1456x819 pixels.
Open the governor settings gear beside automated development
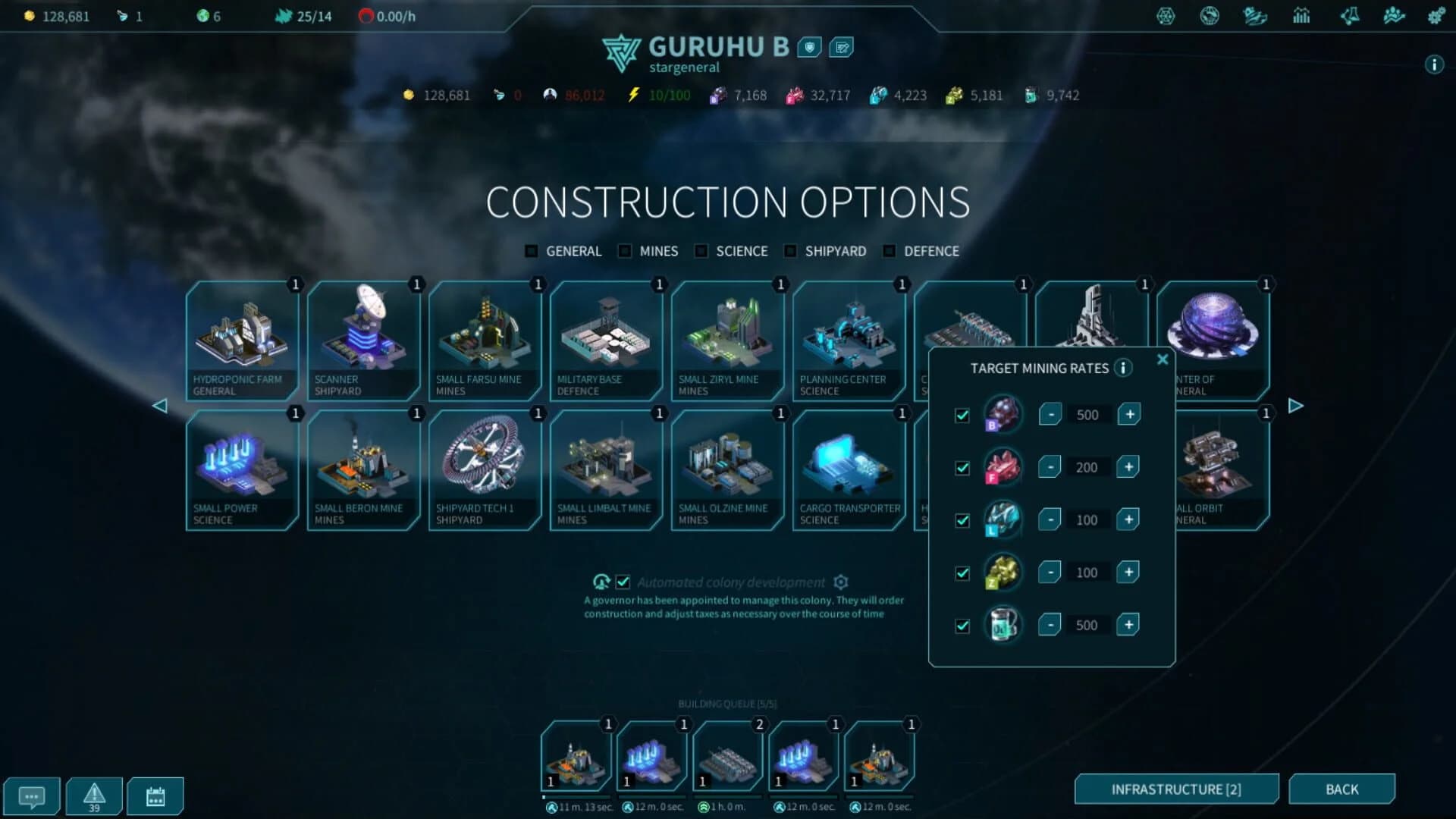840,582
